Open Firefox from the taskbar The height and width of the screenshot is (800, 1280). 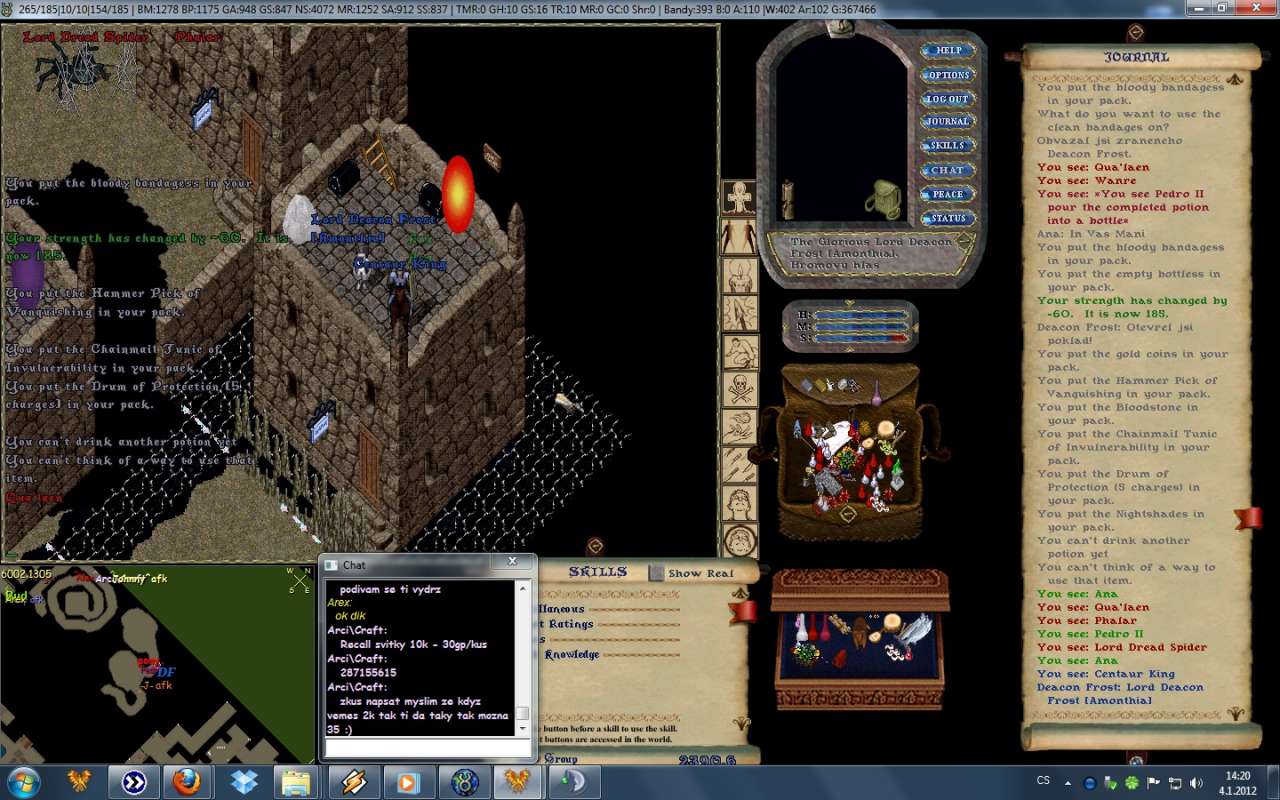(187, 781)
